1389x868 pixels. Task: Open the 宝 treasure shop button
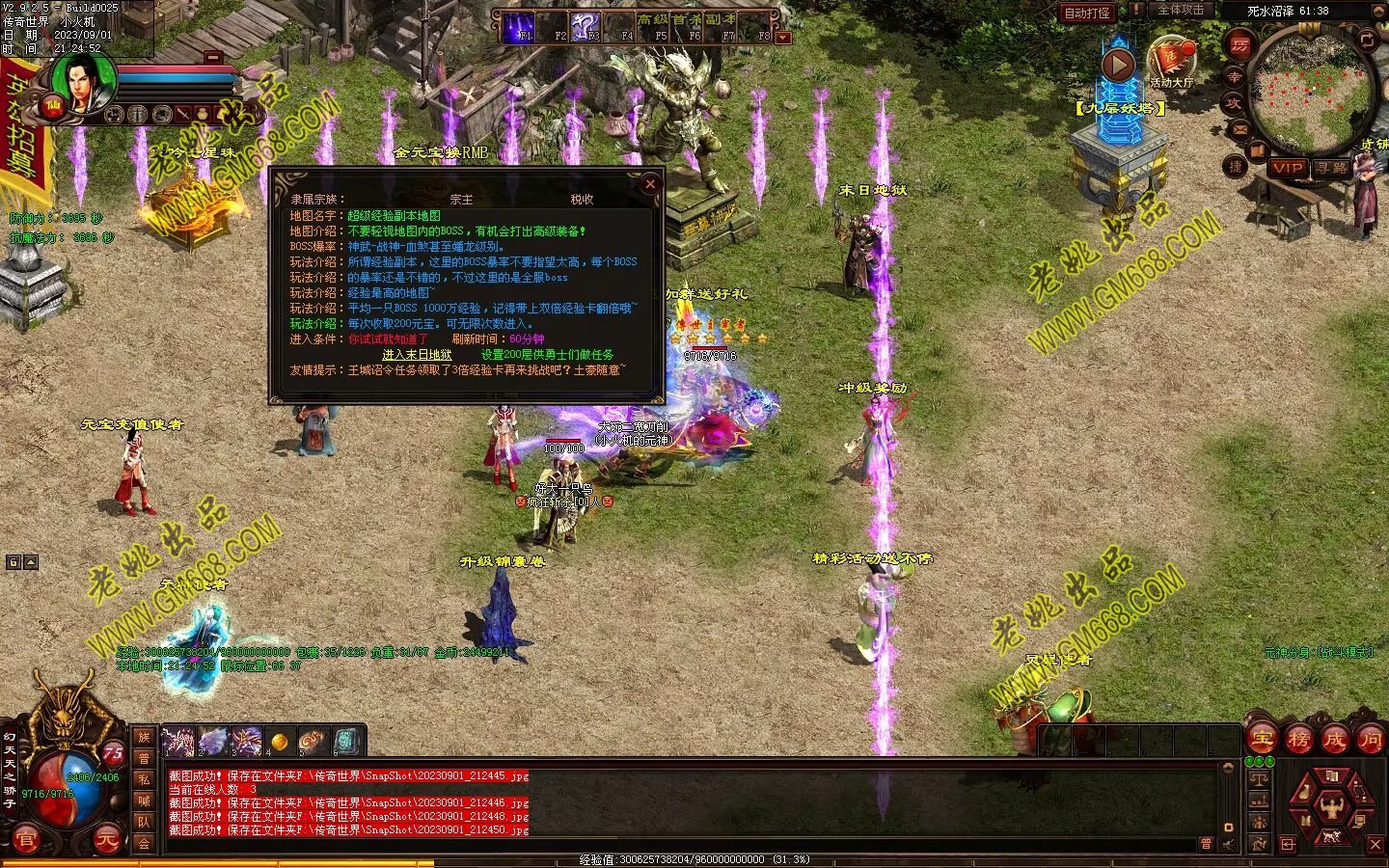click(1263, 739)
